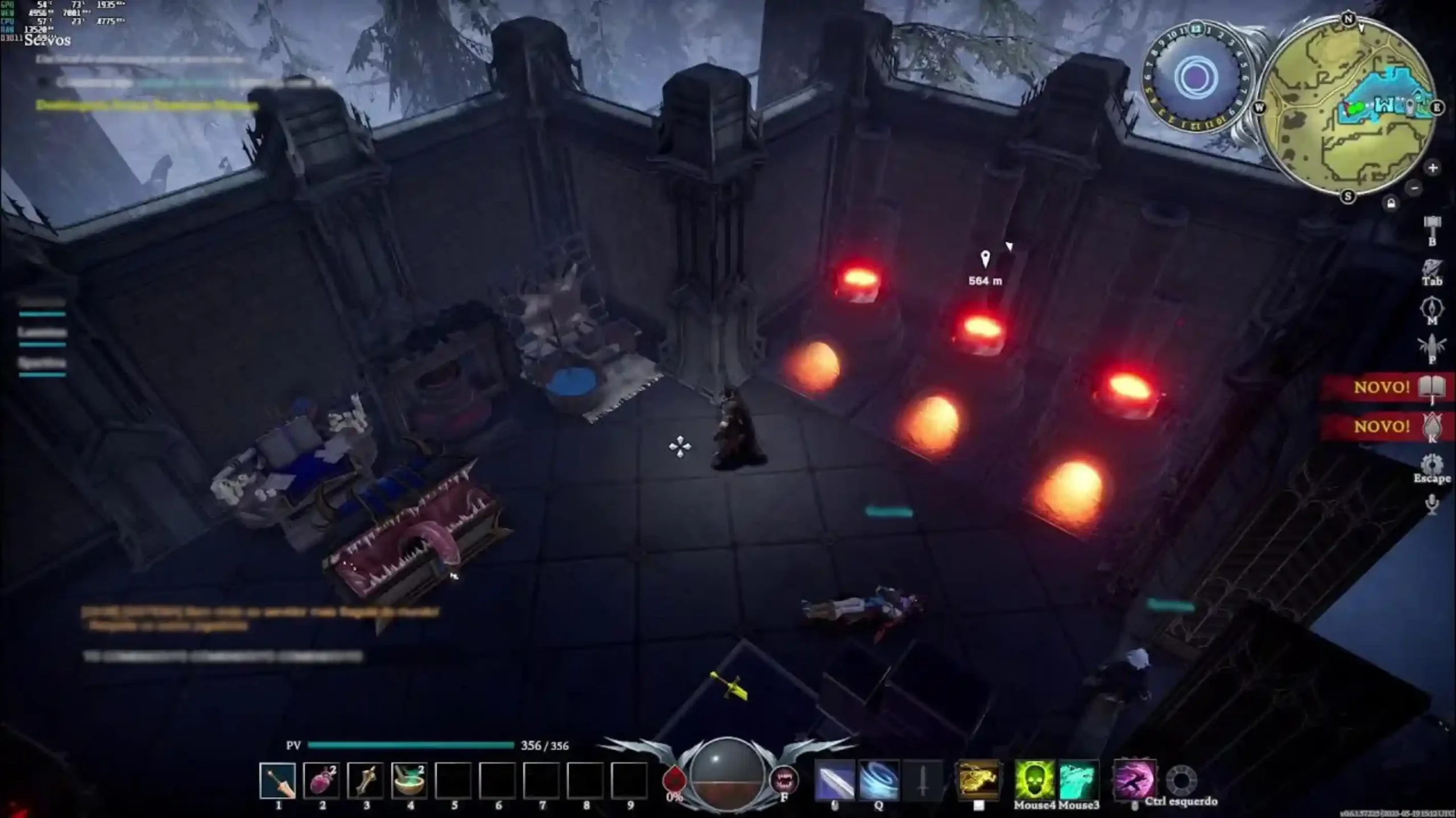The height and width of the screenshot is (818, 1456).
Task: Toggle the minimap lock padlock icon
Action: pyautogui.click(x=1391, y=203)
